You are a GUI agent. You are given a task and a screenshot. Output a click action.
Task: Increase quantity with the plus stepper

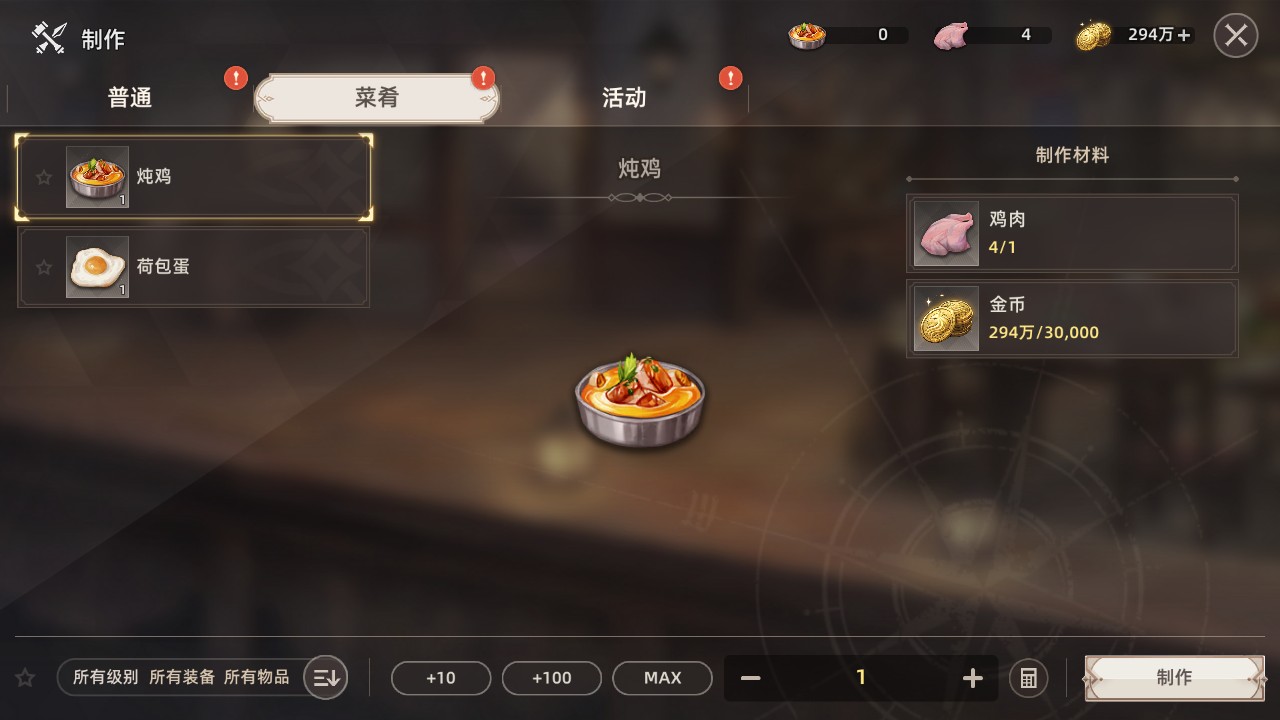pos(971,677)
